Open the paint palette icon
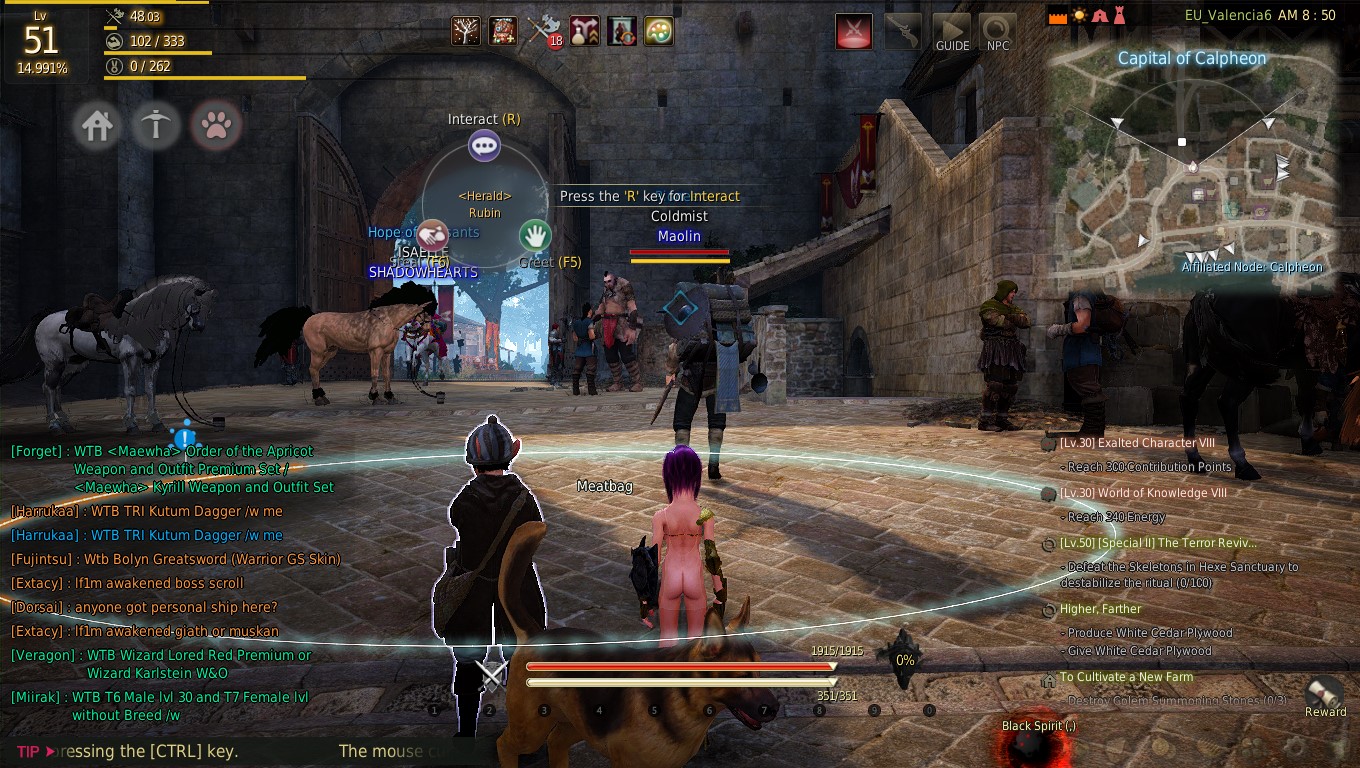The width and height of the screenshot is (1360, 768). pos(658,31)
